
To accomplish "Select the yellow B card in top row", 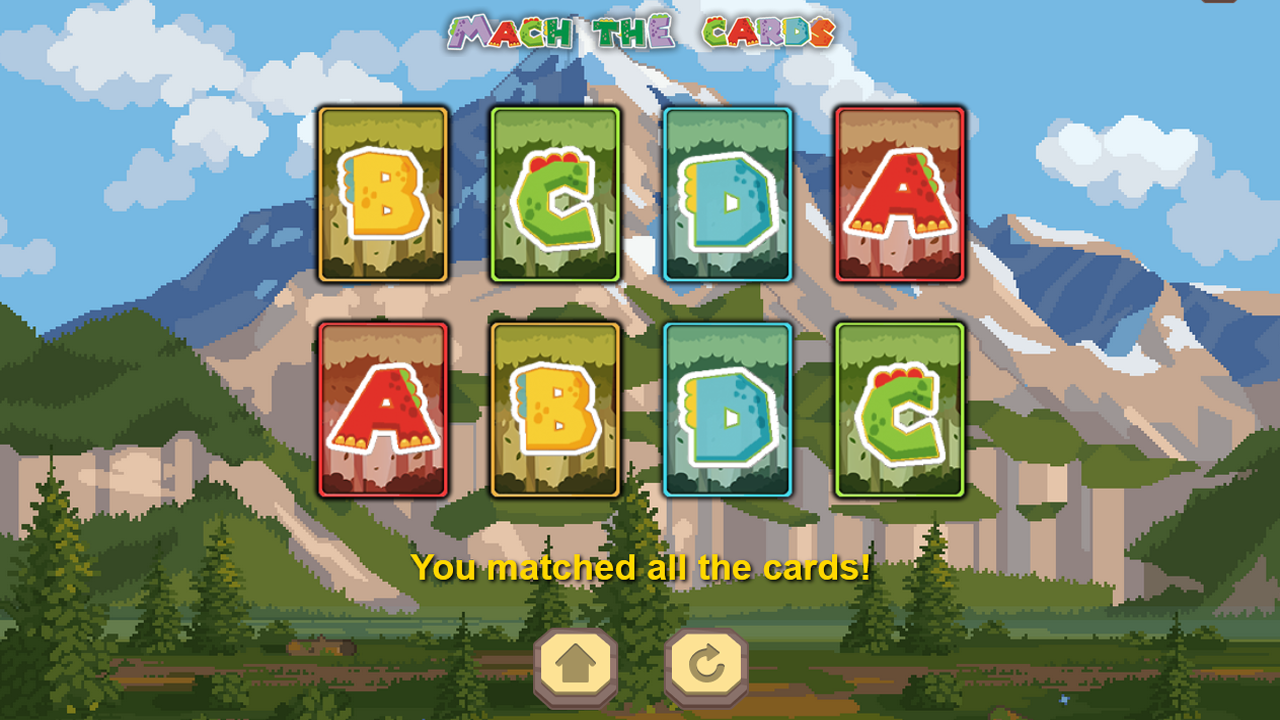I will click(383, 196).
